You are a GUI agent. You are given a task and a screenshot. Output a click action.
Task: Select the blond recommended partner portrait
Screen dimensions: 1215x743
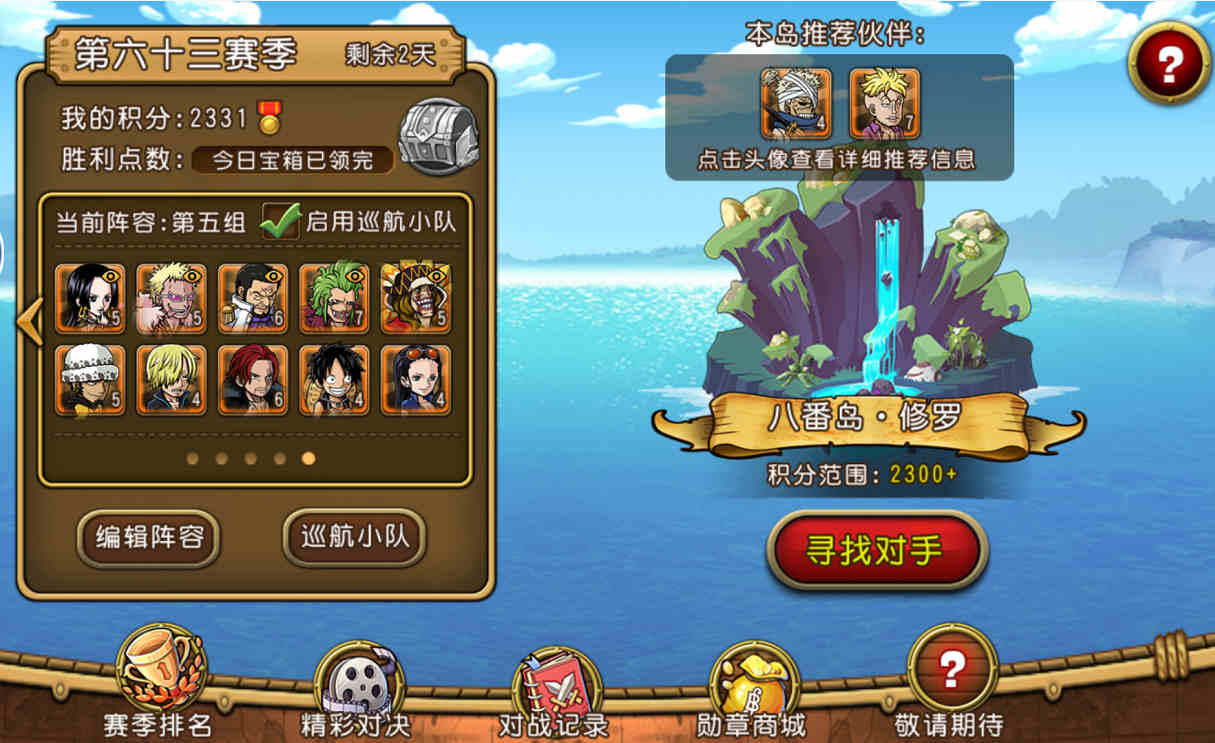tap(883, 103)
